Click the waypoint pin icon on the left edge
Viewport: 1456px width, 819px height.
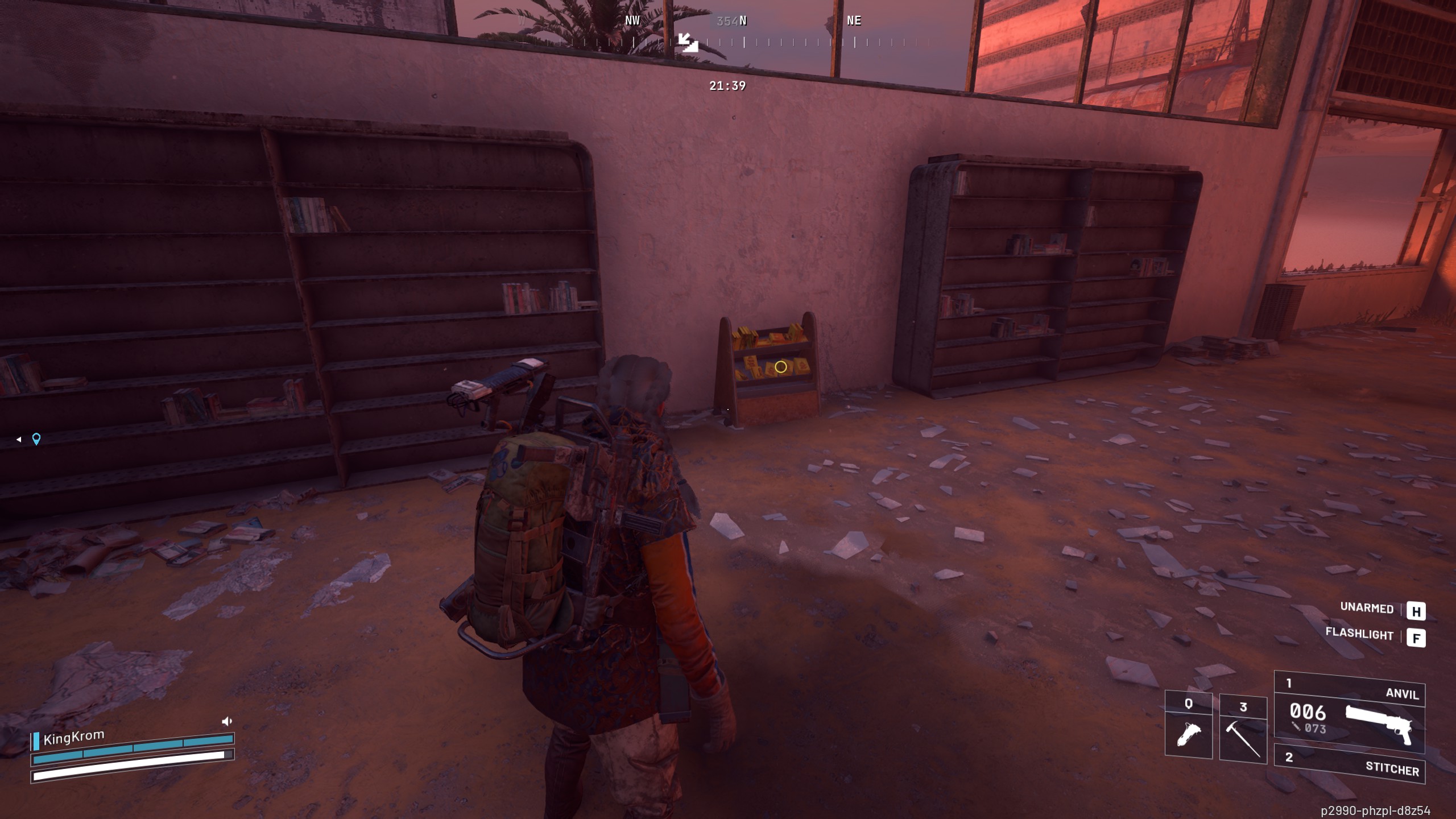point(35,440)
